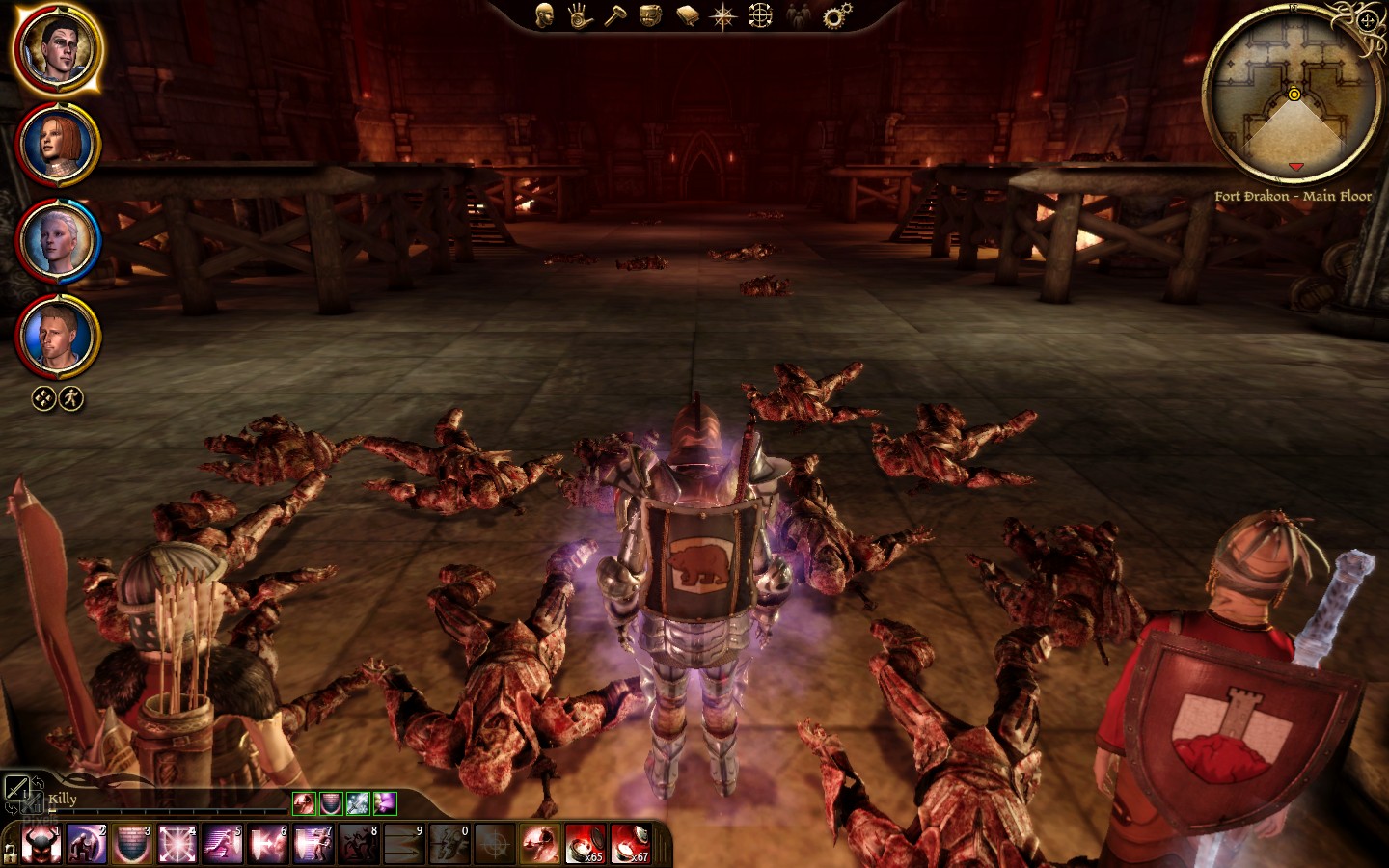Select the dark-haired leader portrait
Image resolution: width=1389 pixels, height=868 pixels.
[x=56, y=48]
